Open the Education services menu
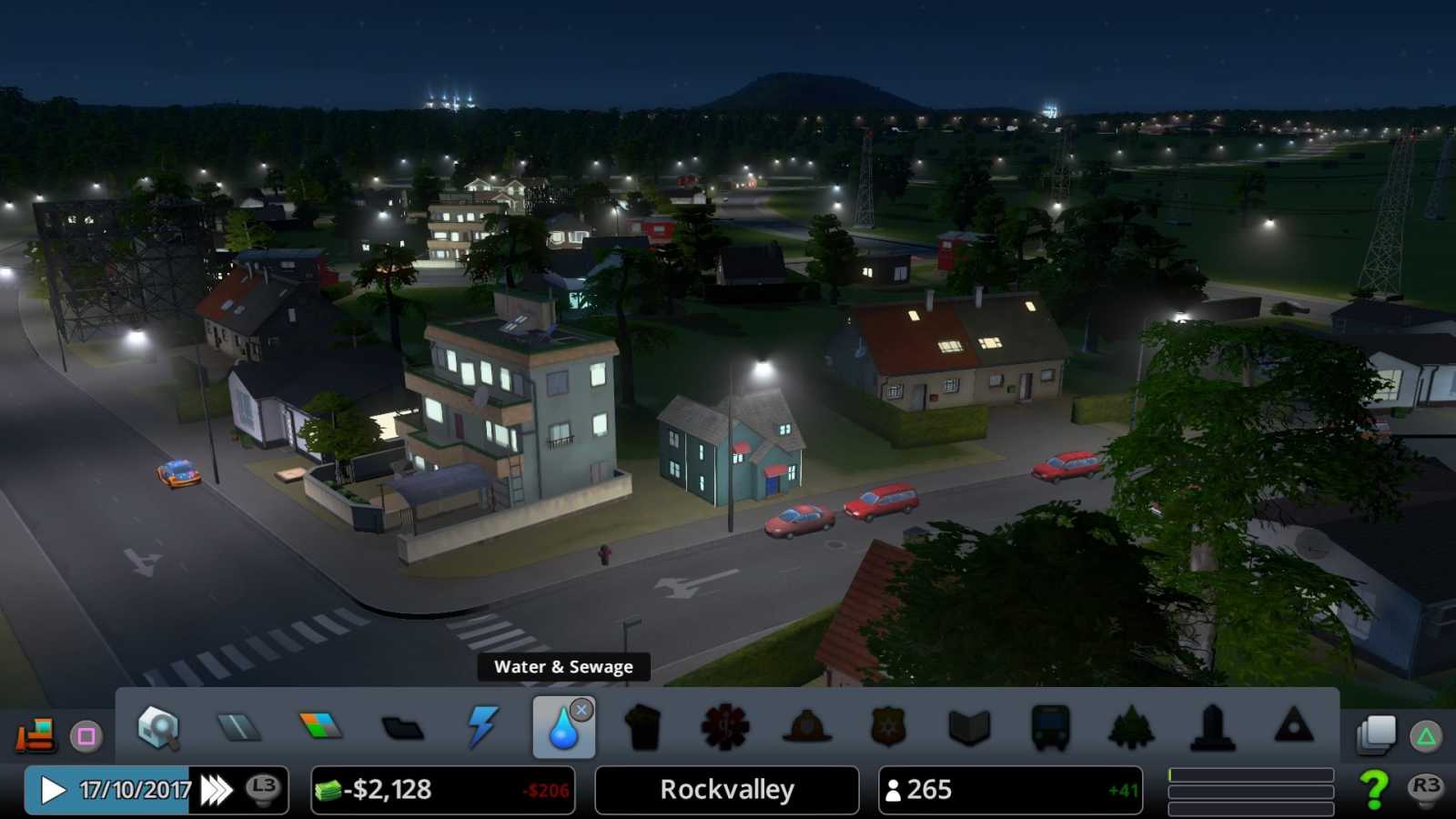This screenshot has width=1456, height=819. pos(967,728)
